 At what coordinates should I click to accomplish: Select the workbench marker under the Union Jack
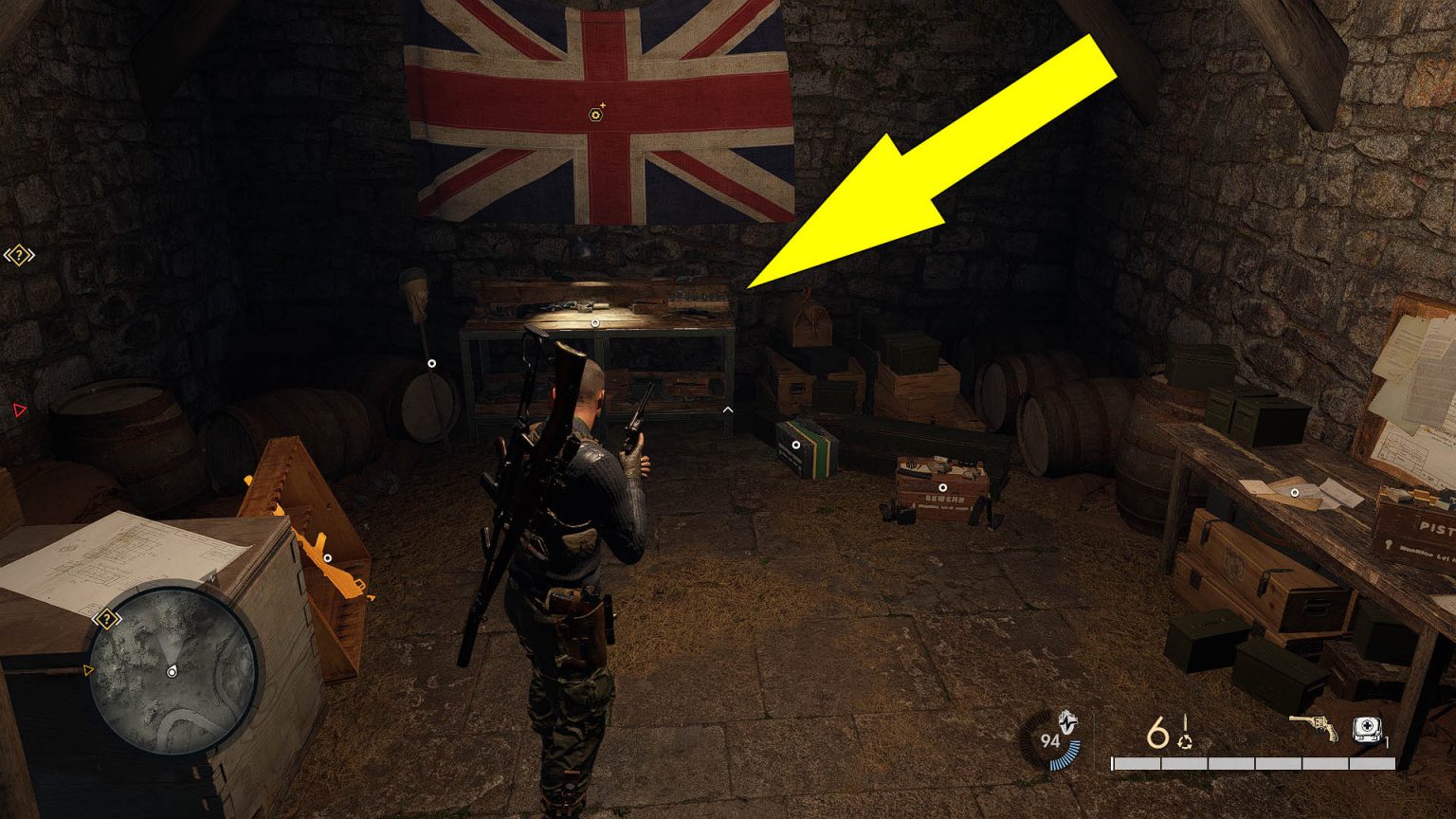[x=595, y=322]
